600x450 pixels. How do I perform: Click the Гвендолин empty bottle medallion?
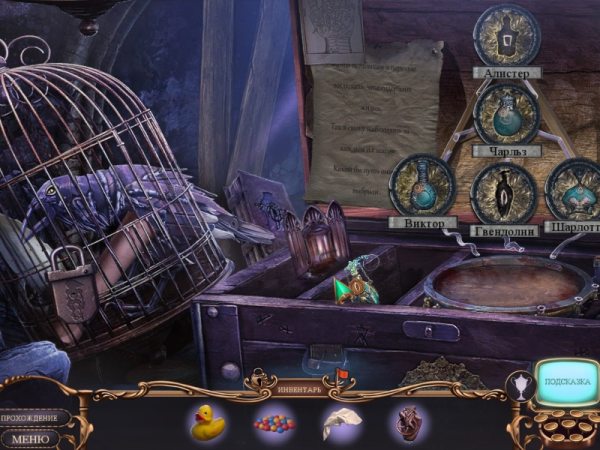tap(503, 191)
